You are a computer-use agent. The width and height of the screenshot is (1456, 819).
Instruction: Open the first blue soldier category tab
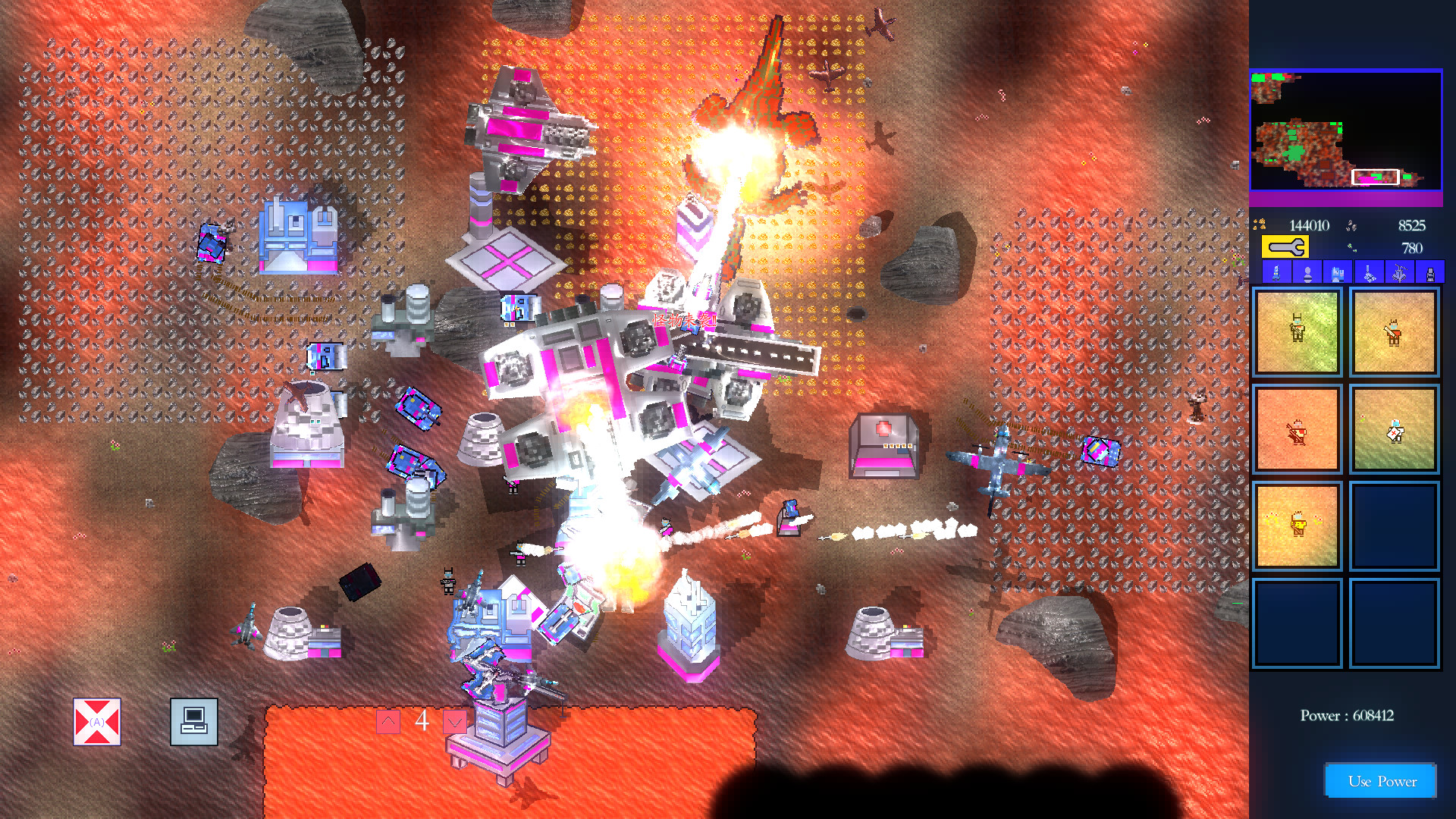(1276, 272)
